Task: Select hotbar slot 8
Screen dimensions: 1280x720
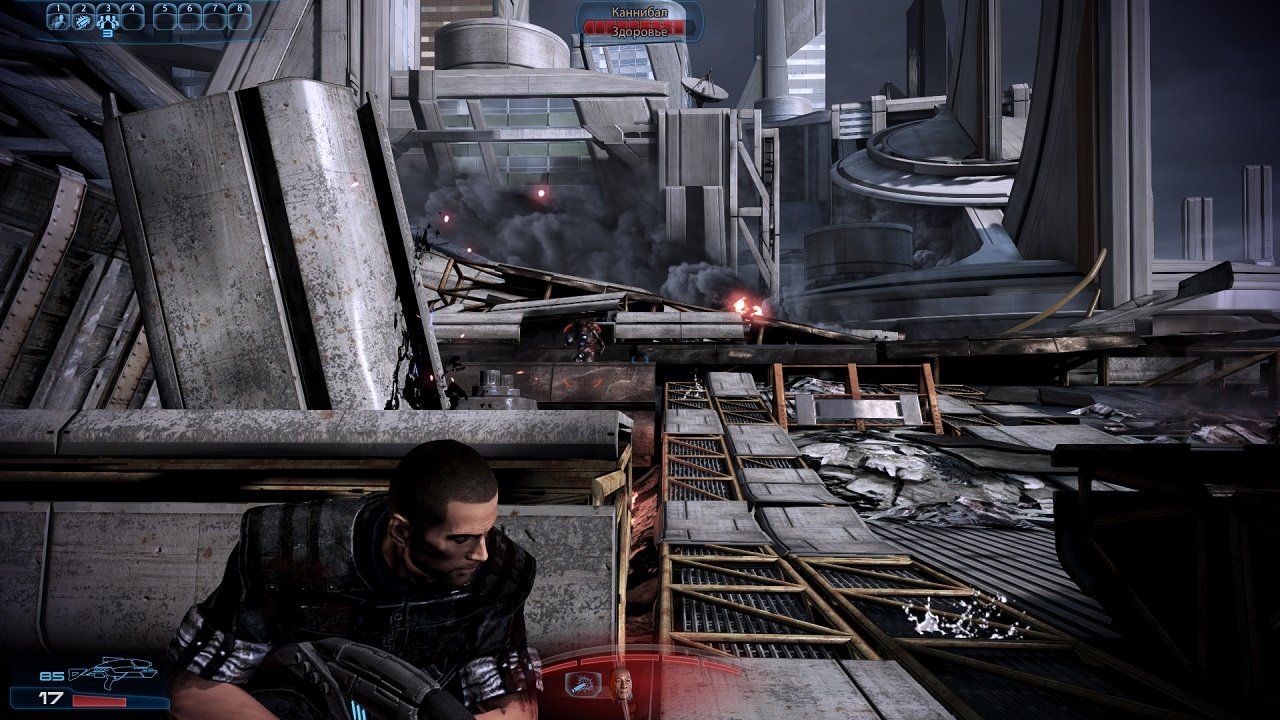Action: 239,18
